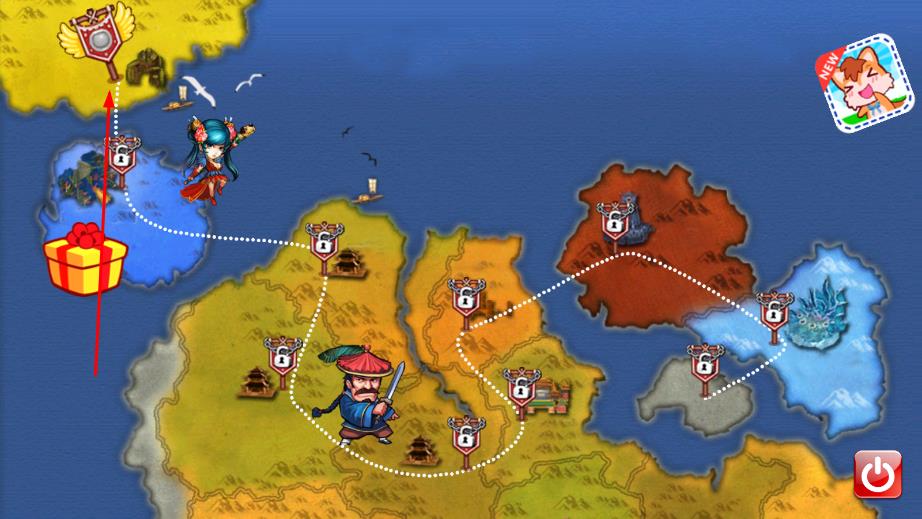The image size is (922, 519).
Task: Choose the locked stage on the red-brown region
Action: pyautogui.click(x=614, y=219)
